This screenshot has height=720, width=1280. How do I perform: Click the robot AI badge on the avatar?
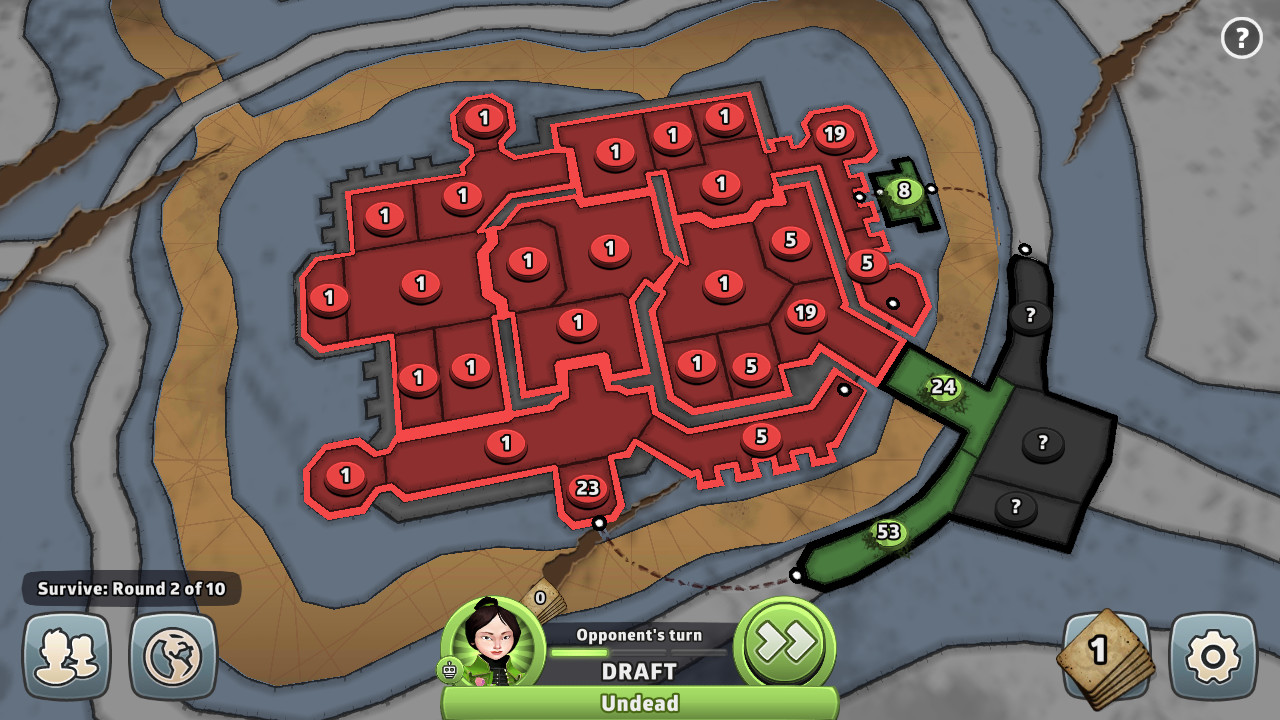[x=449, y=668]
